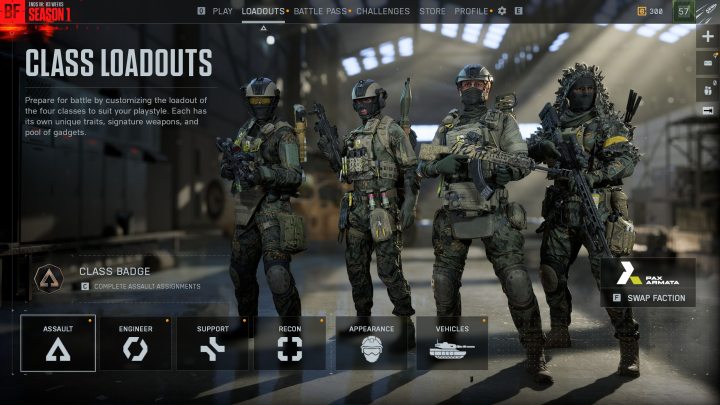Viewport: 720px width, 405px height.
Task: Open the Appearance customization tile
Action: 371,343
